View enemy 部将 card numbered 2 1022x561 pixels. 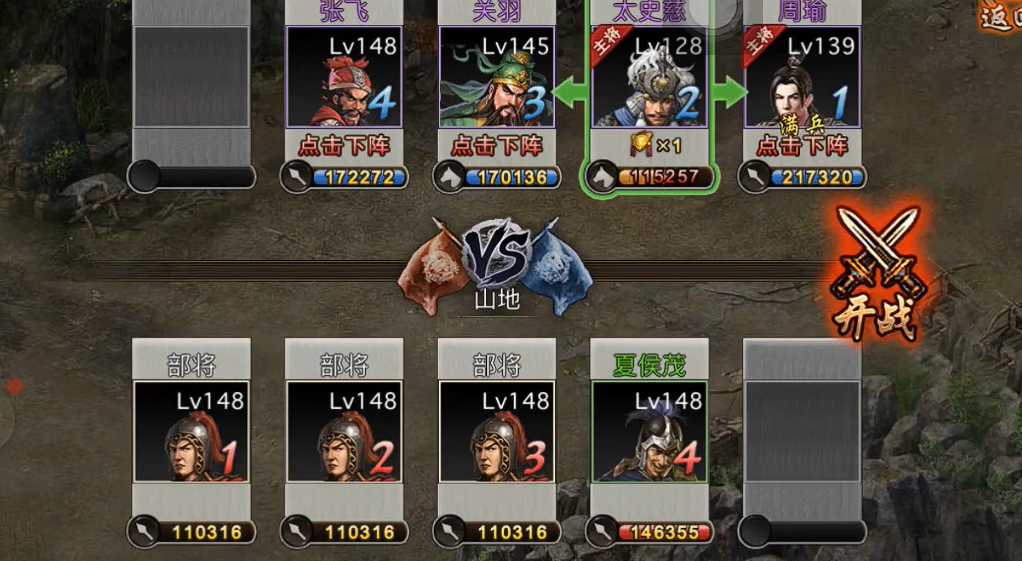[344, 431]
